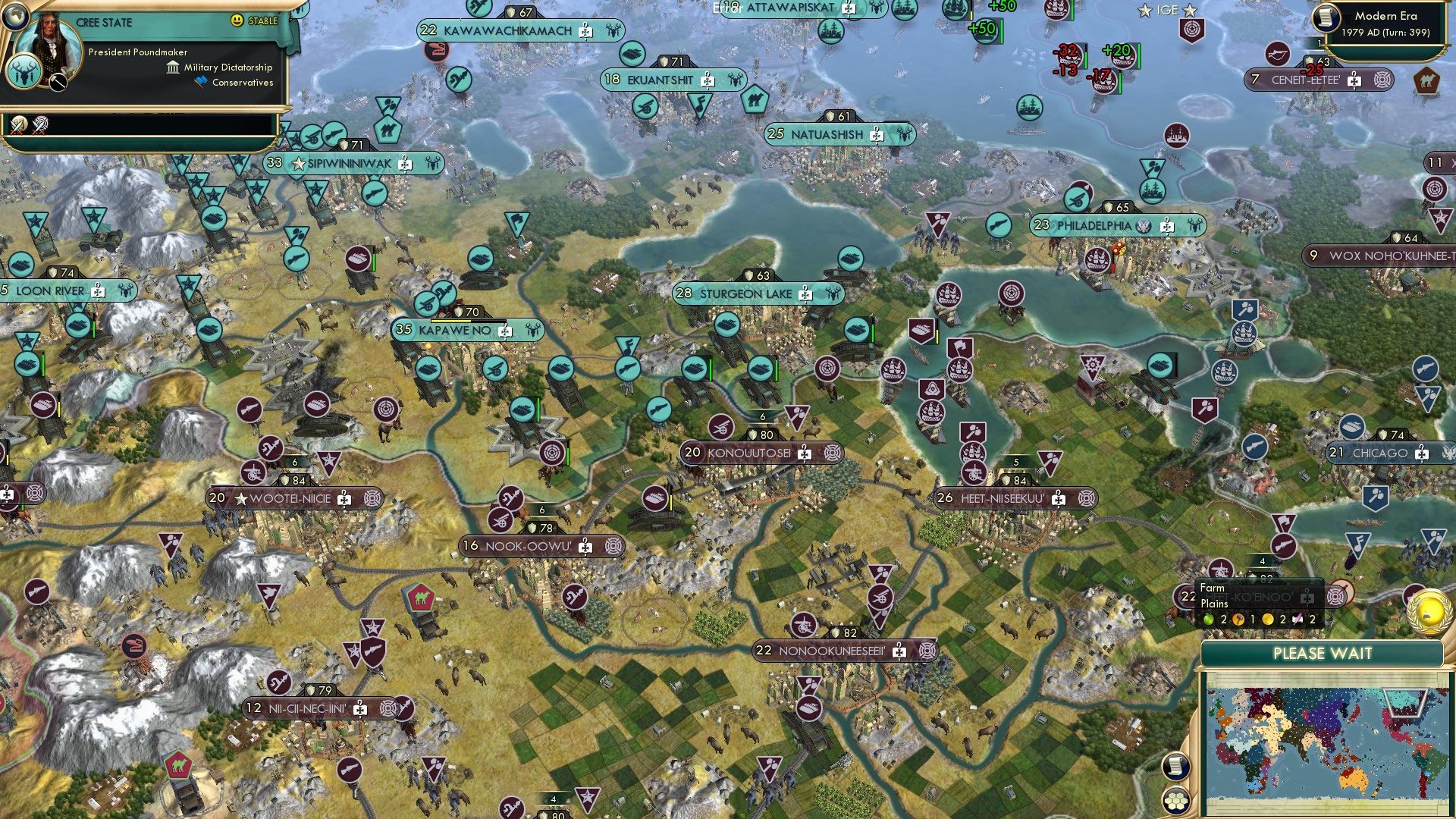Click the hammer production icon on the leader panel
Screen dimensions: 1456x819
click(x=58, y=80)
